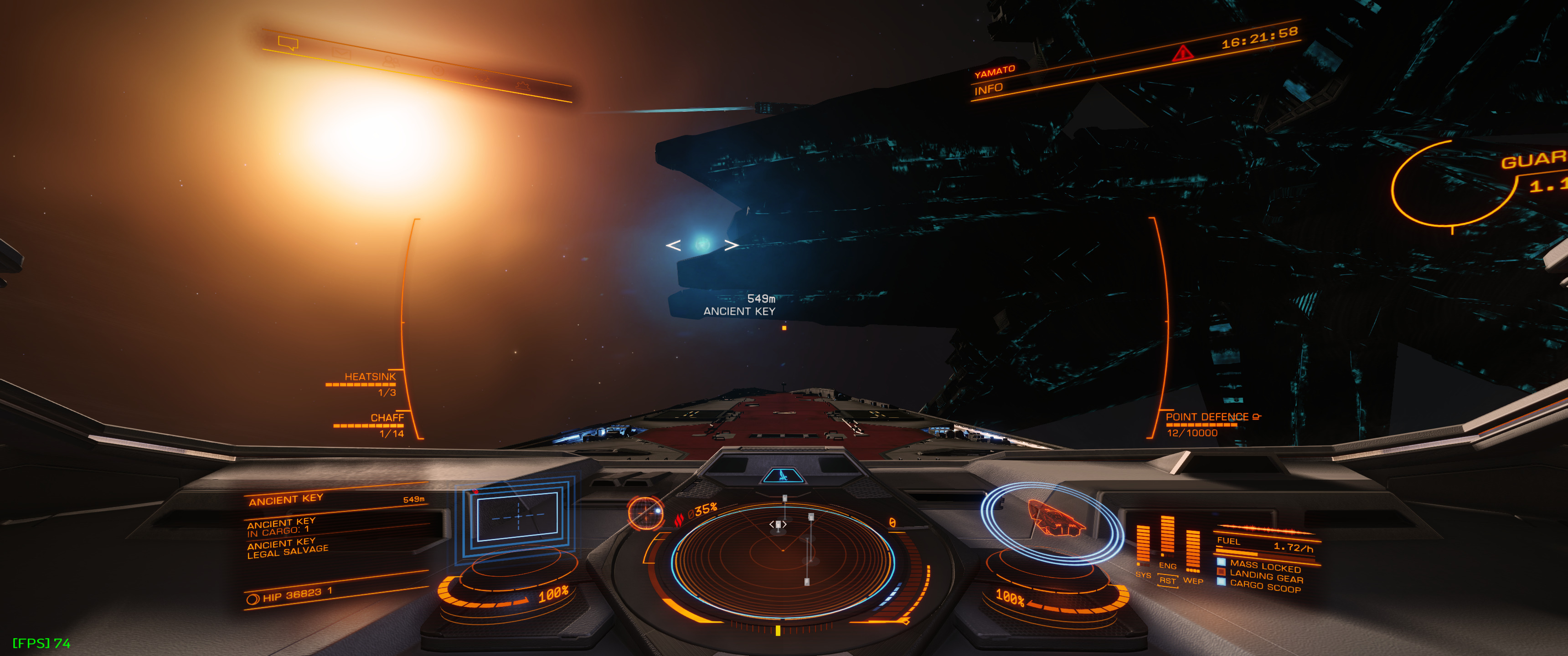Click the HEATSINK fire group entry
Viewport: 1568px width, 656px height.
pyautogui.click(x=370, y=377)
